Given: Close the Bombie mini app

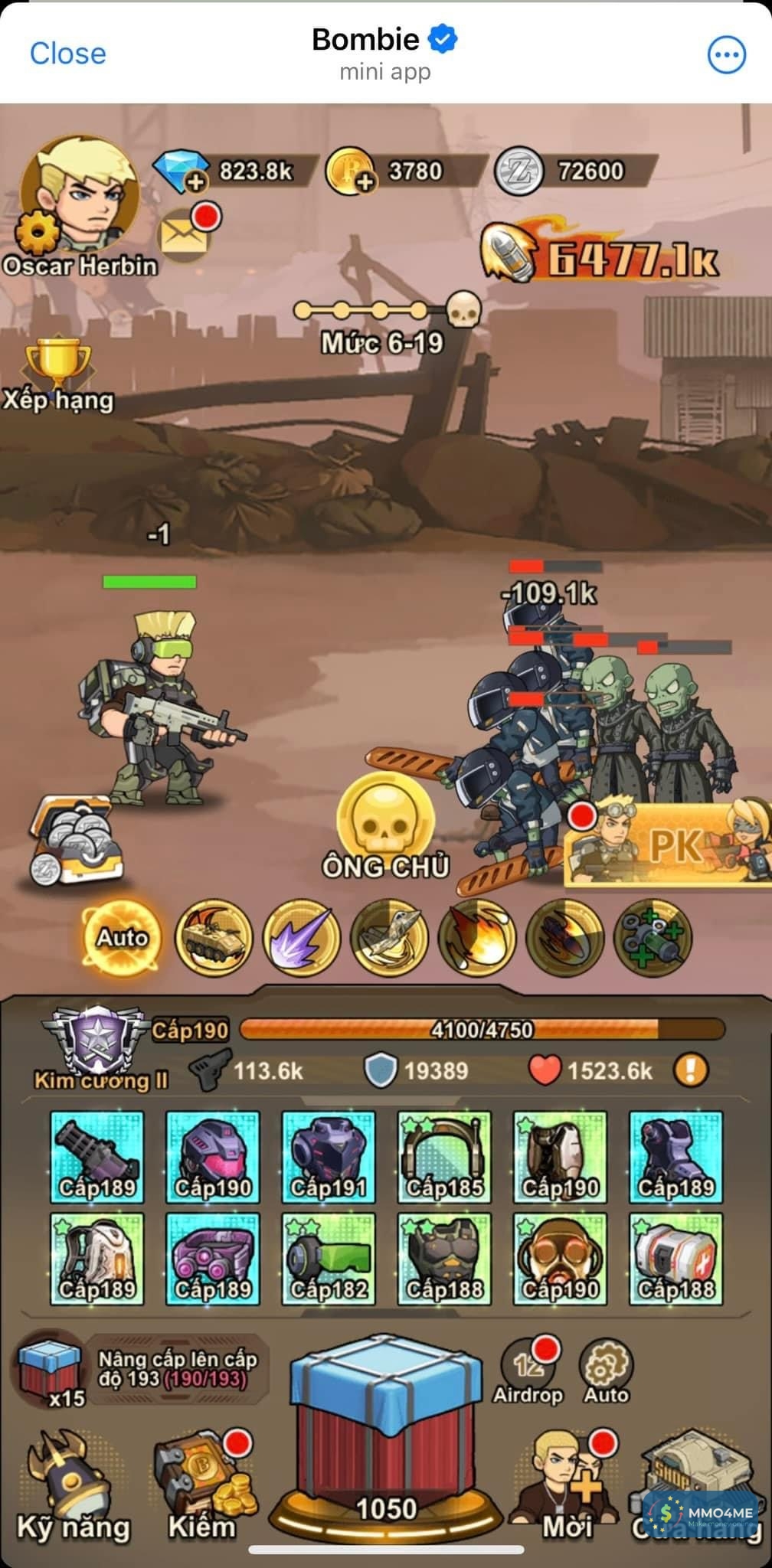Looking at the screenshot, I should (x=67, y=54).
